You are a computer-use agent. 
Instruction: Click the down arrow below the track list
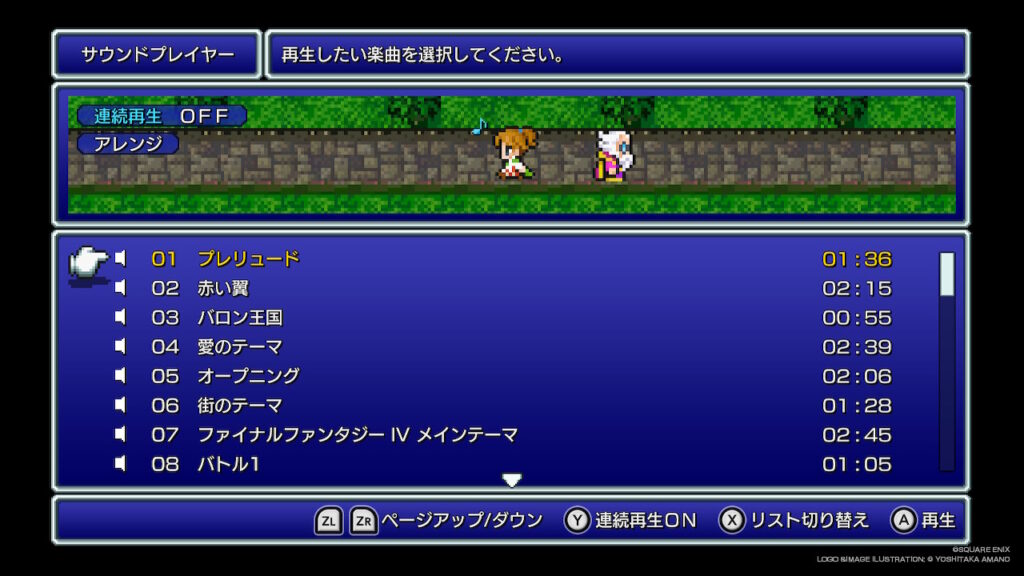(x=512, y=481)
